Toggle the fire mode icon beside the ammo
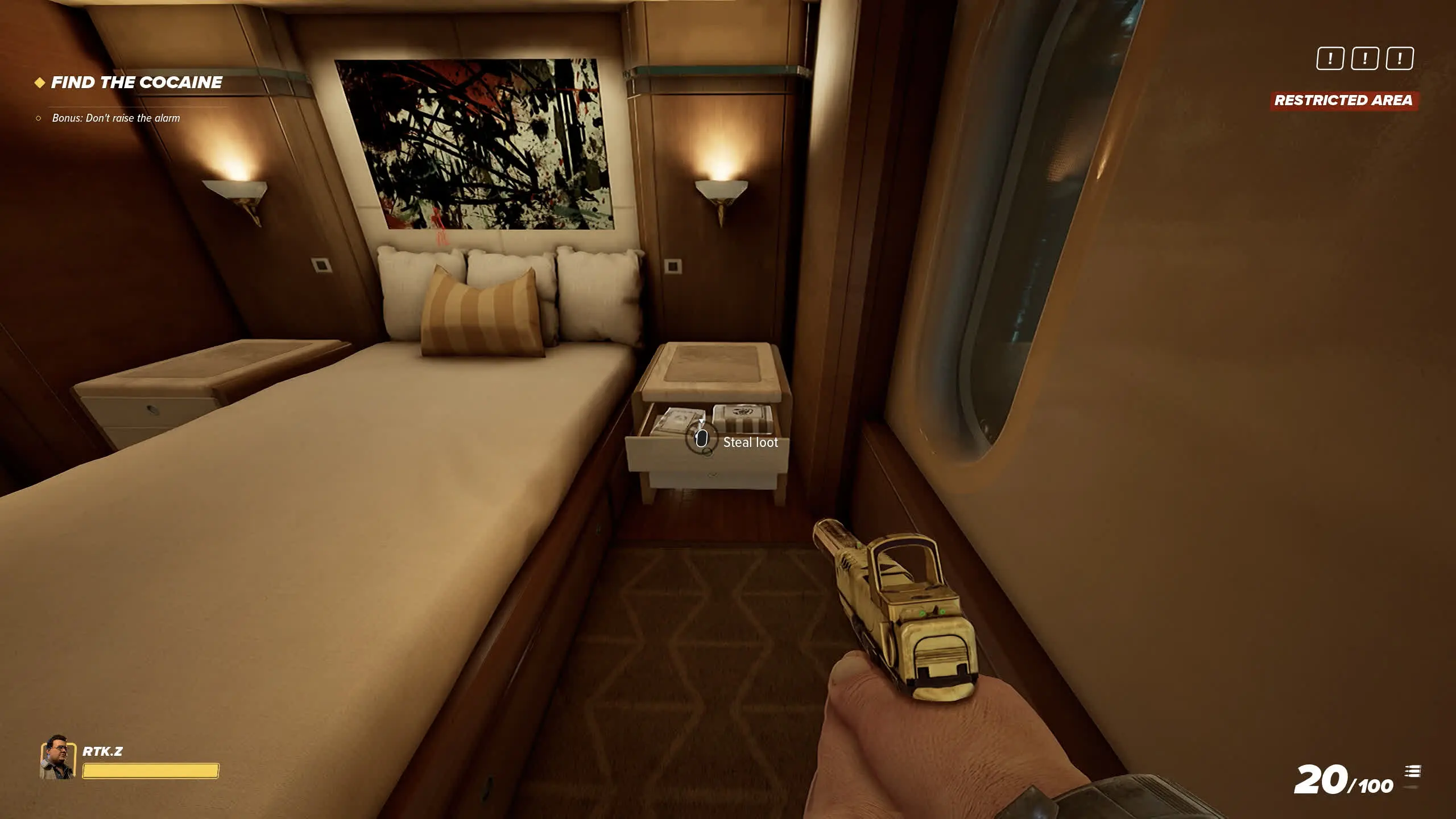This screenshot has width=1456, height=819. click(x=1412, y=772)
